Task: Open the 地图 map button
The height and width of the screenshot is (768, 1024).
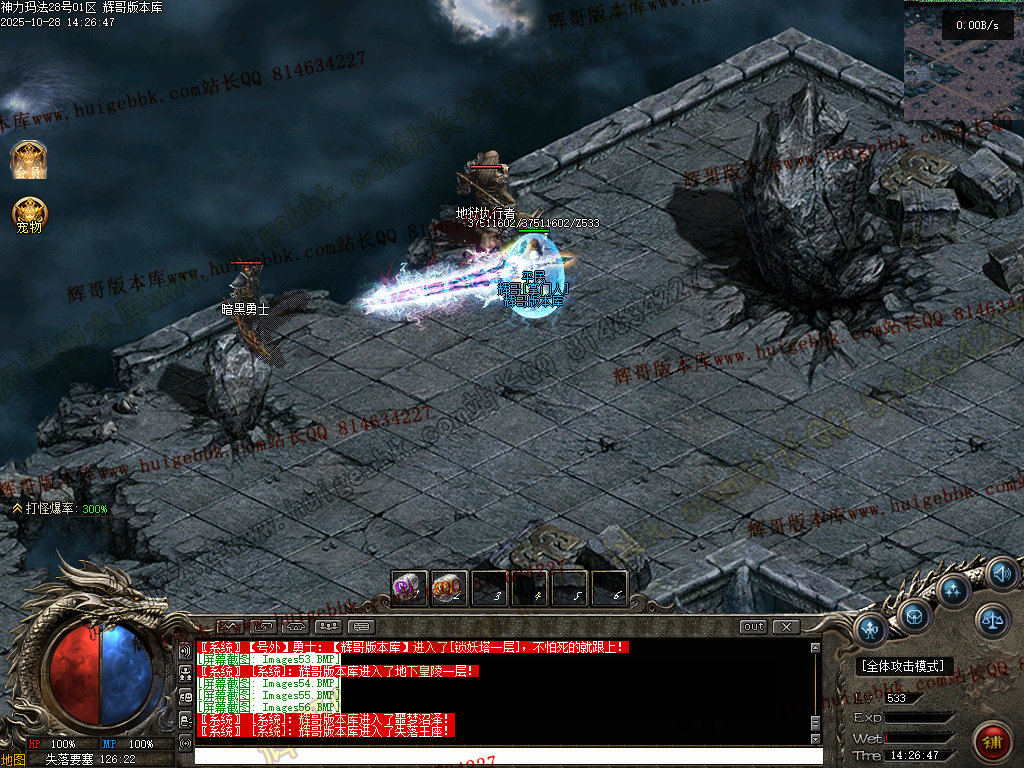Action: tap(13, 760)
